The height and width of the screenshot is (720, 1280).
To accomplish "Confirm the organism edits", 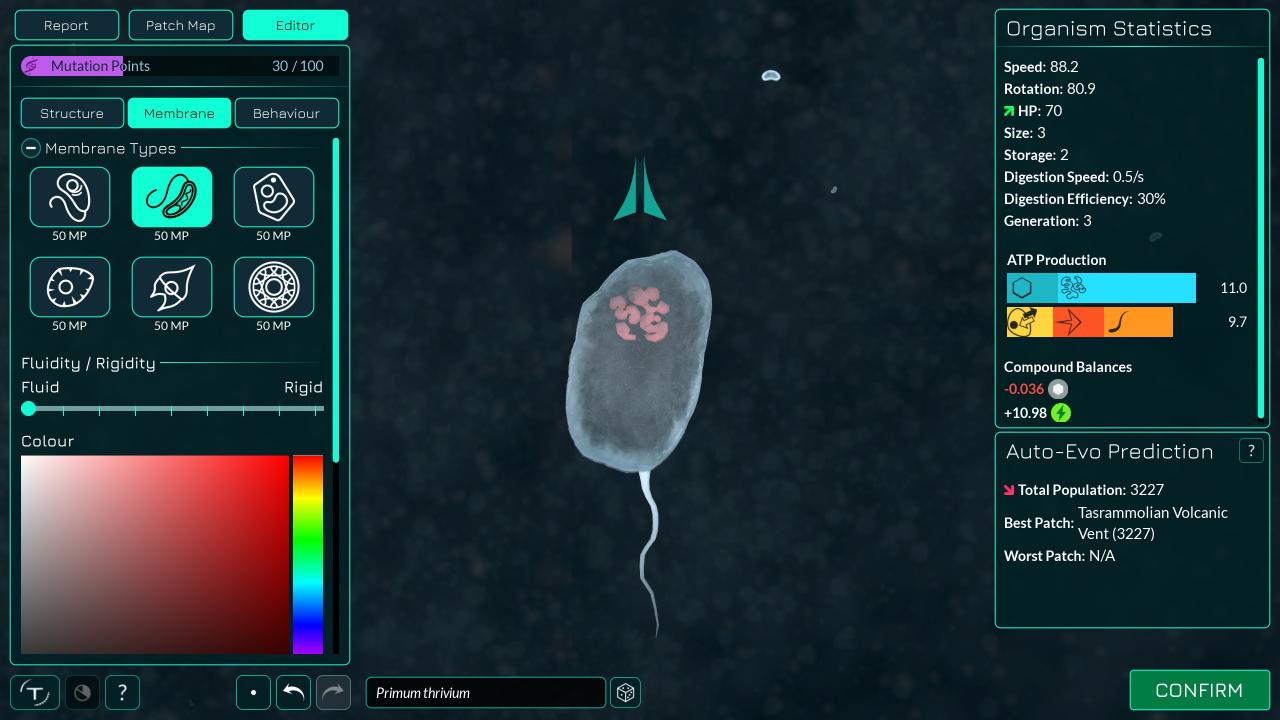I will pyautogui.click(x=1199, y=690).
